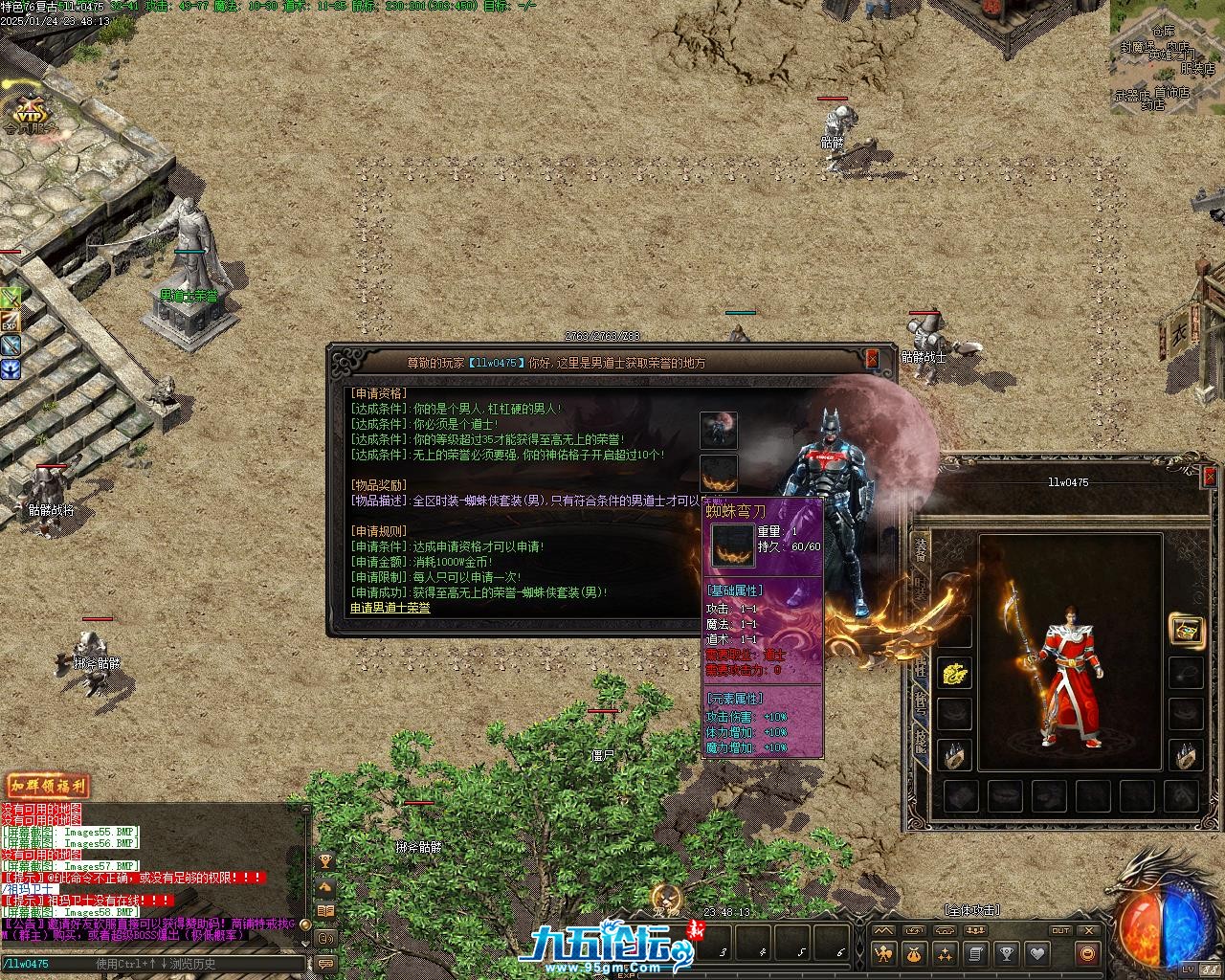Open the minimap in the corner
The height and width of the screenshot is (980, 1225).
tap(1167, 57)
